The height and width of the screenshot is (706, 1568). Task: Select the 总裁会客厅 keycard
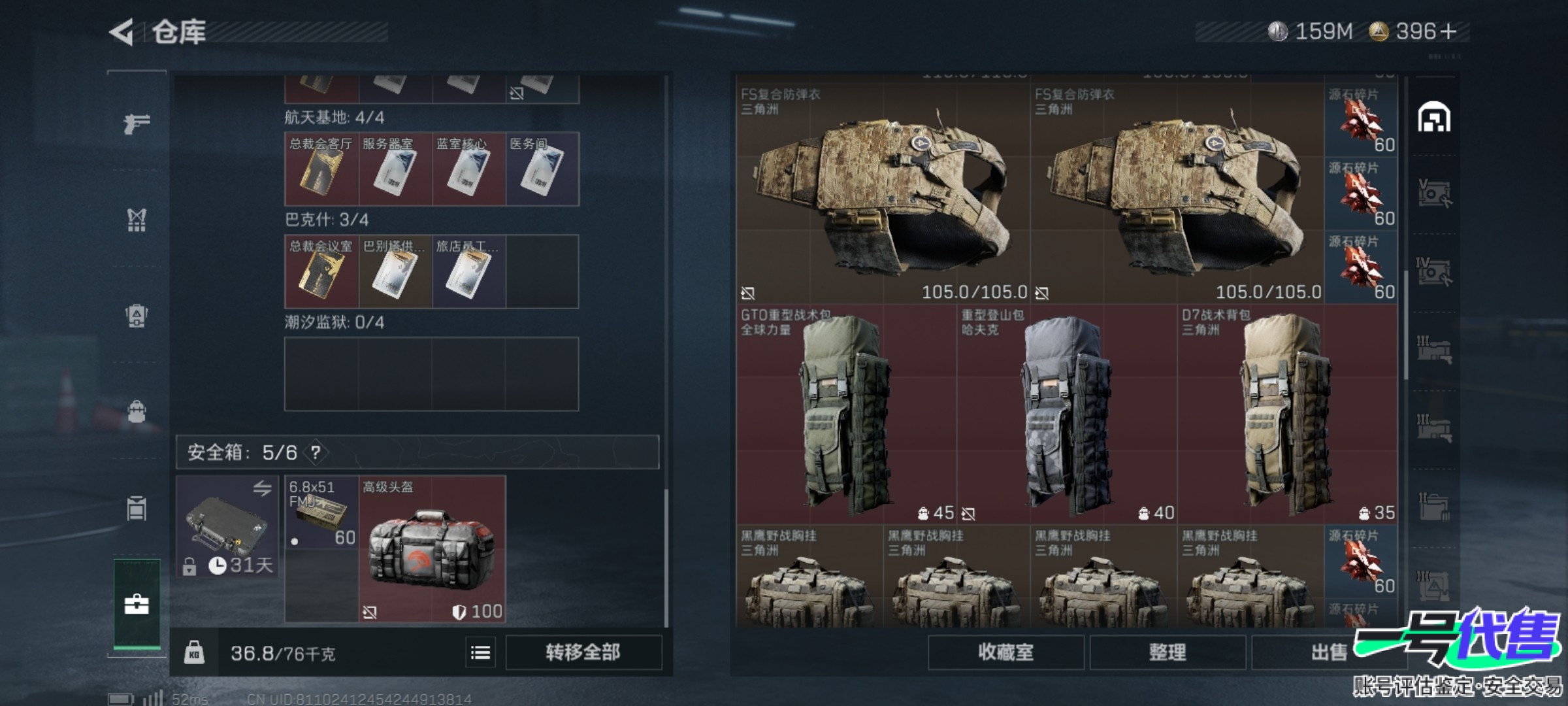tap(321, 169)
